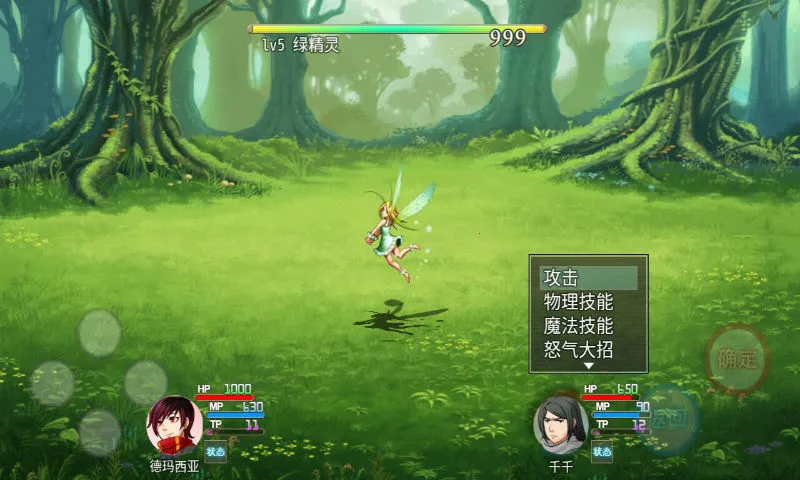Tap the virtual d-pad left button

click(52, 383)
